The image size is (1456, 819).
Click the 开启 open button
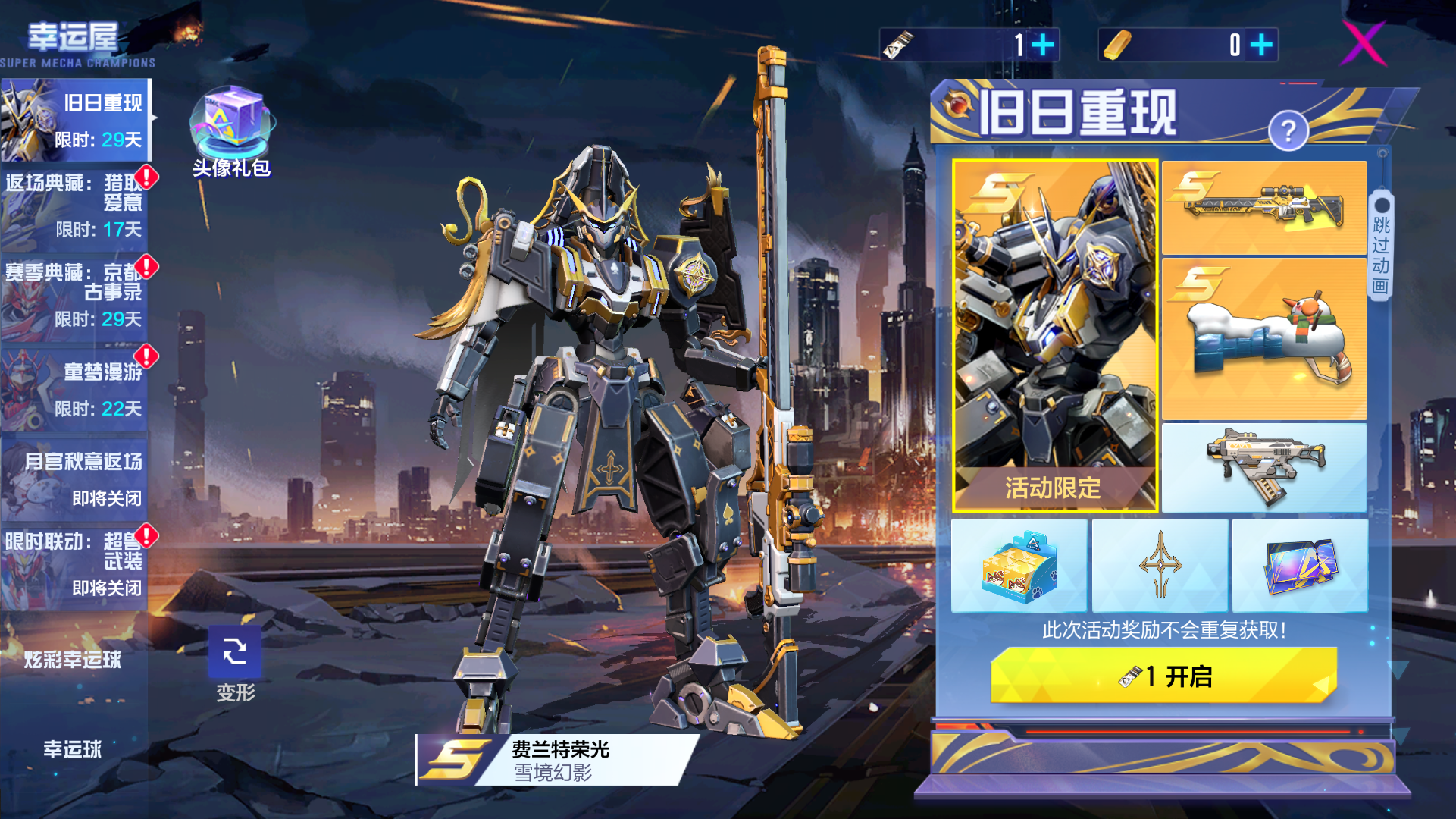(x=1163, y=676)
